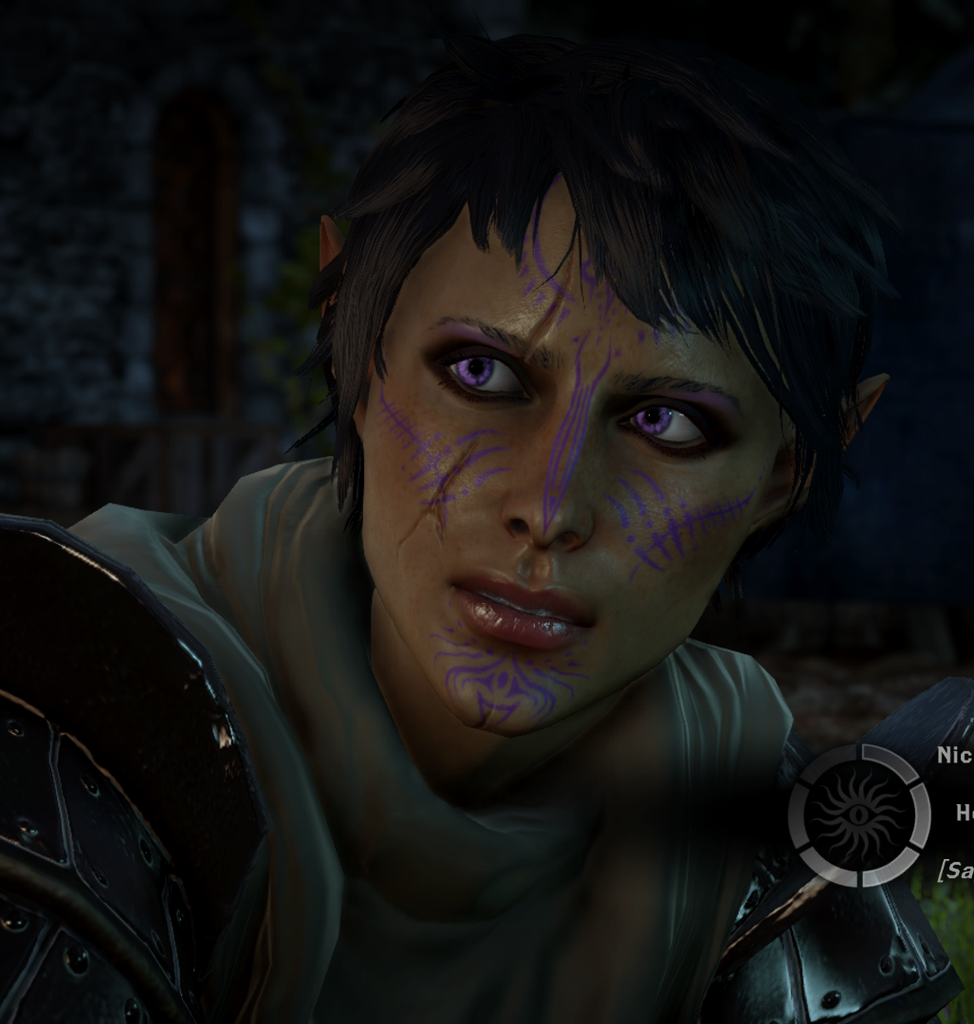
Task: Pick the bracketed "[Sa" dialogue option
Action: click(956, 870)
